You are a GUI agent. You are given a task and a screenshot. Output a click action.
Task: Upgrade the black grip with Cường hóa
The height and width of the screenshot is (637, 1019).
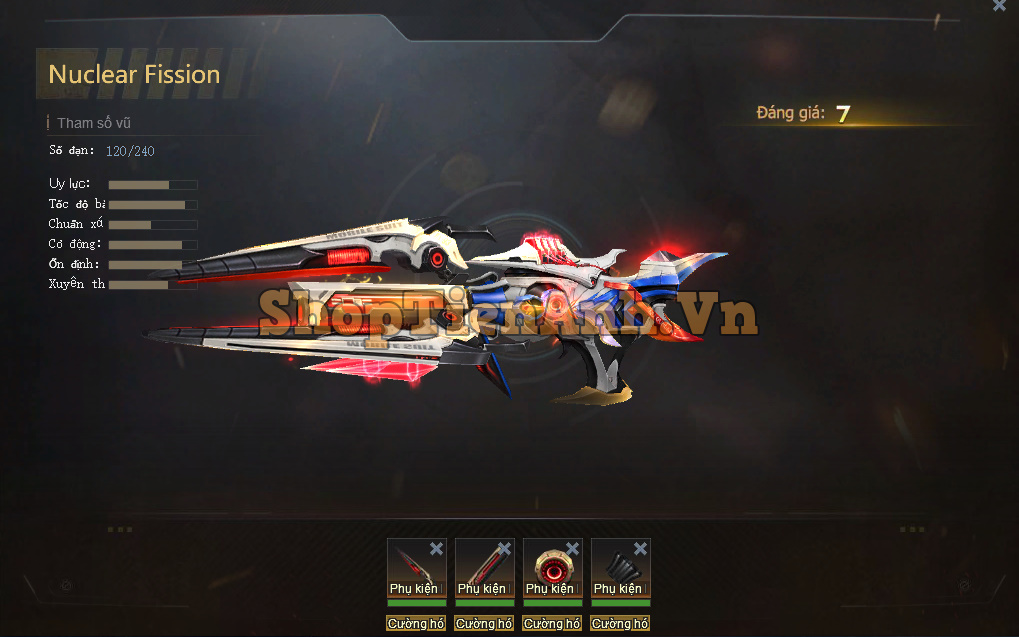coord(620,624)
